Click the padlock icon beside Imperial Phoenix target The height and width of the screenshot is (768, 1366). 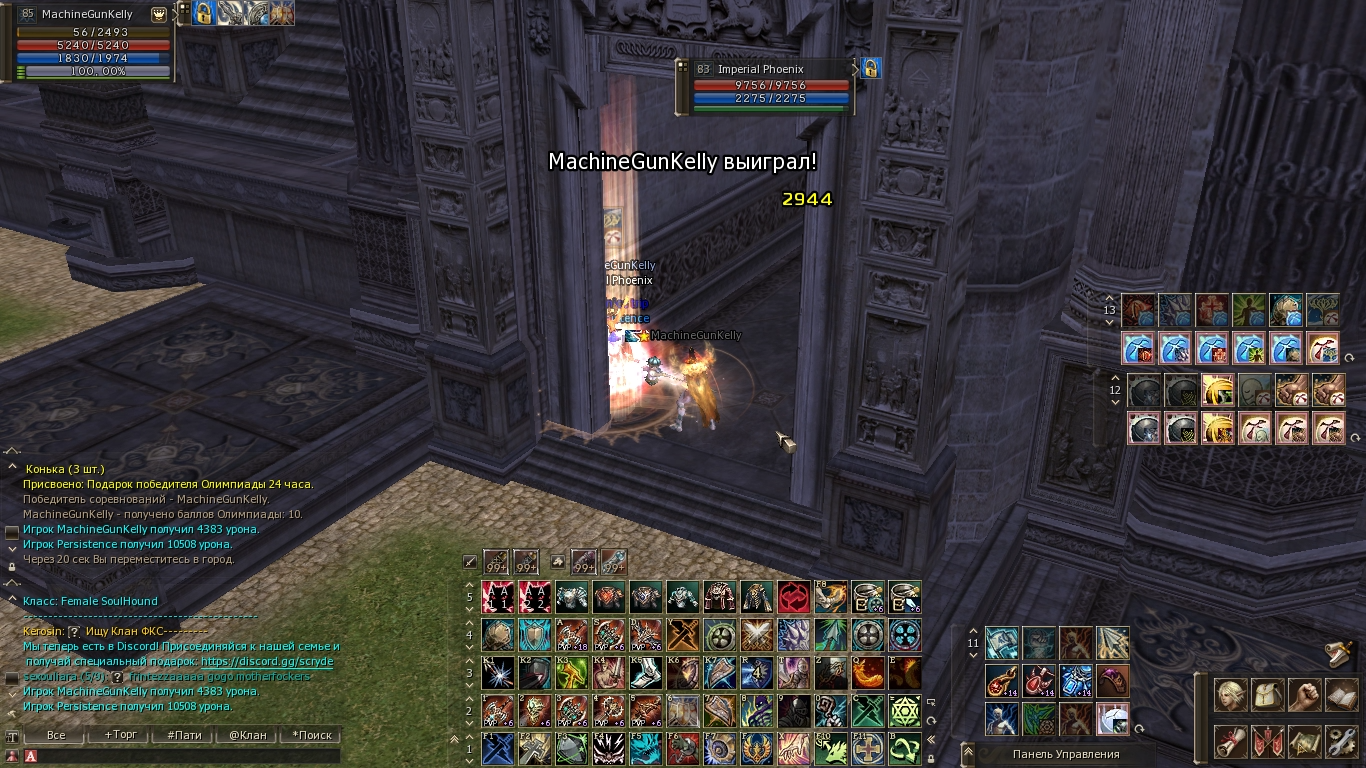pyautogui.click(x=871, y=68)
